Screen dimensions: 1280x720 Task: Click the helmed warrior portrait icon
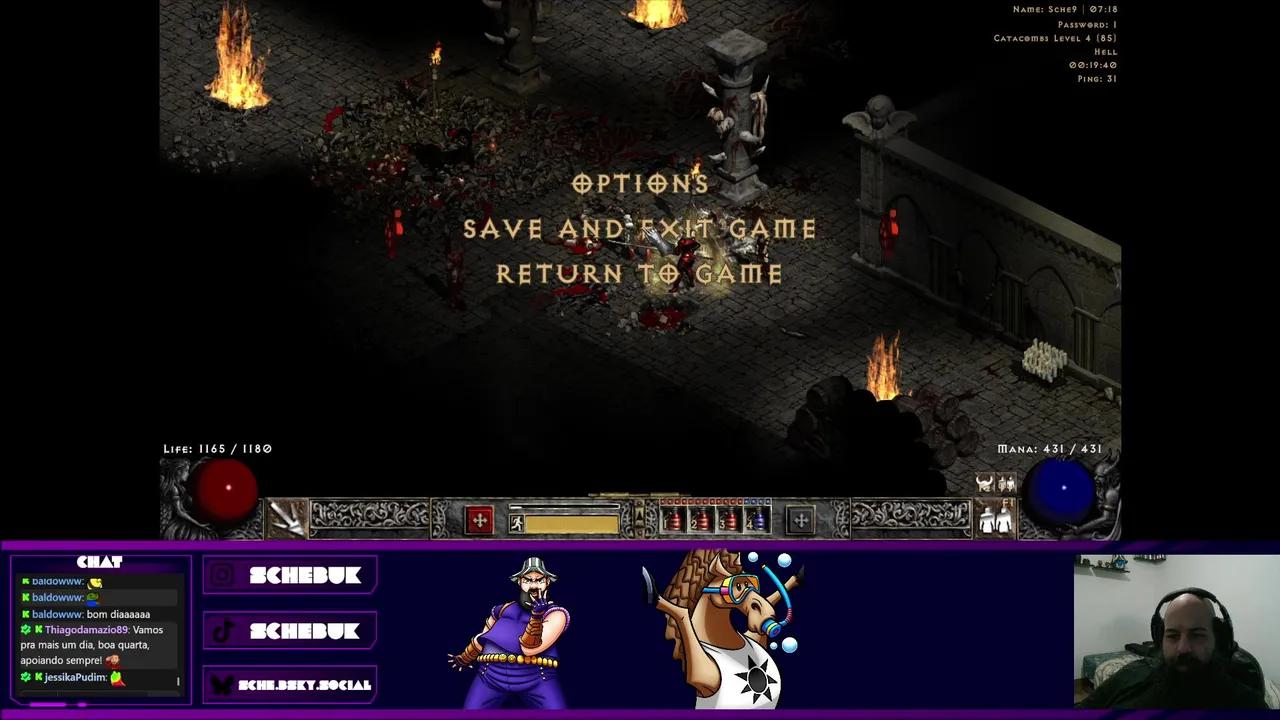983,483
